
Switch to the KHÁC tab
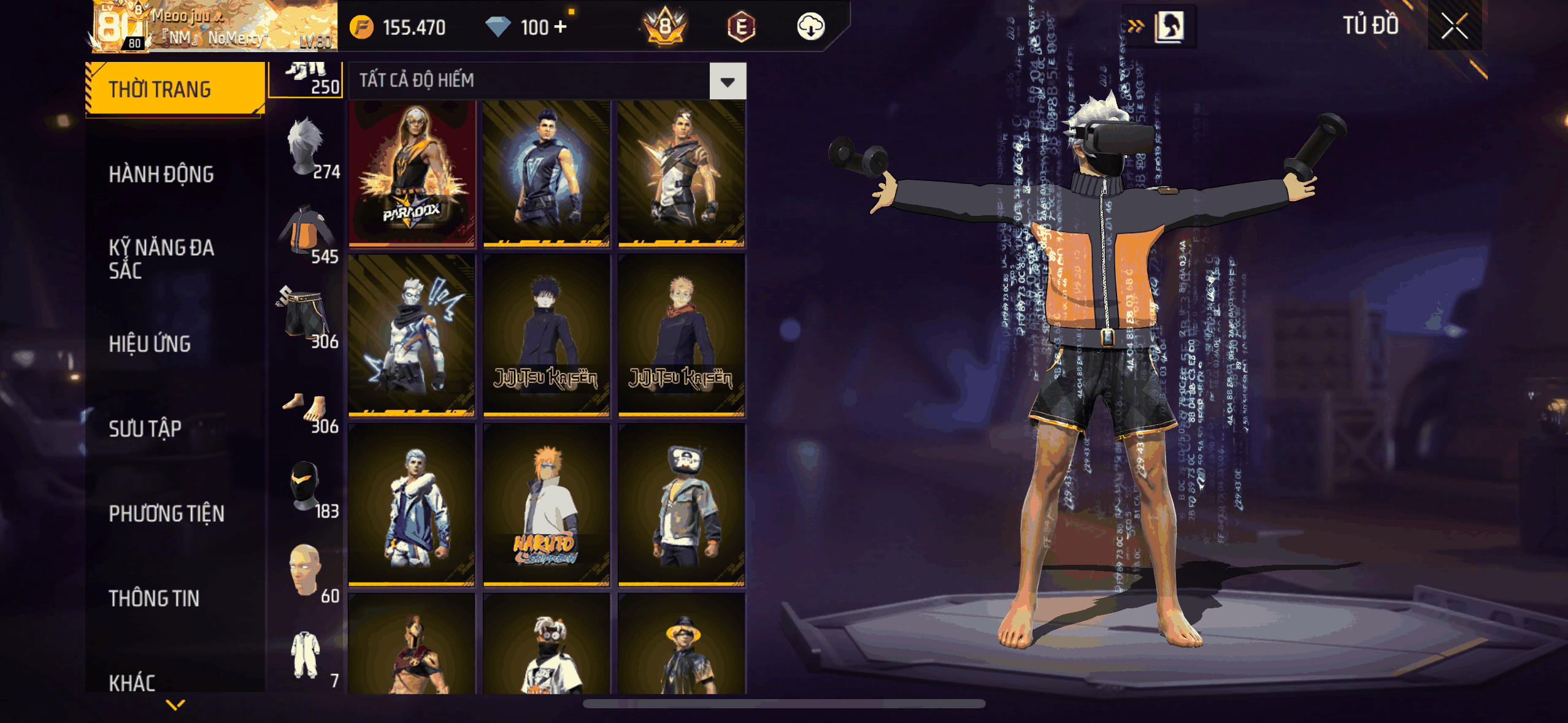coord(132,682)
